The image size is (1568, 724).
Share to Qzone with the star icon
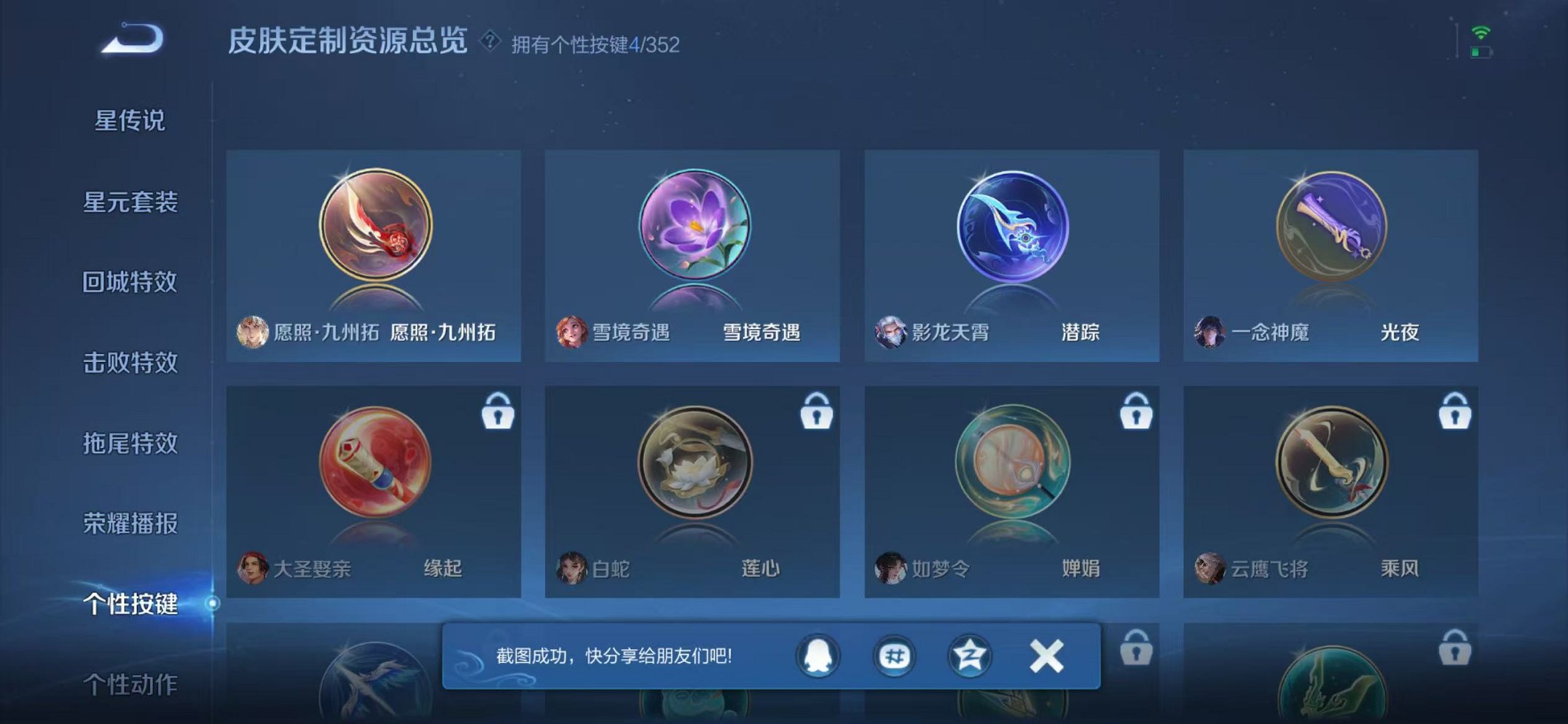pyautogui.click(x=969, y=654)
